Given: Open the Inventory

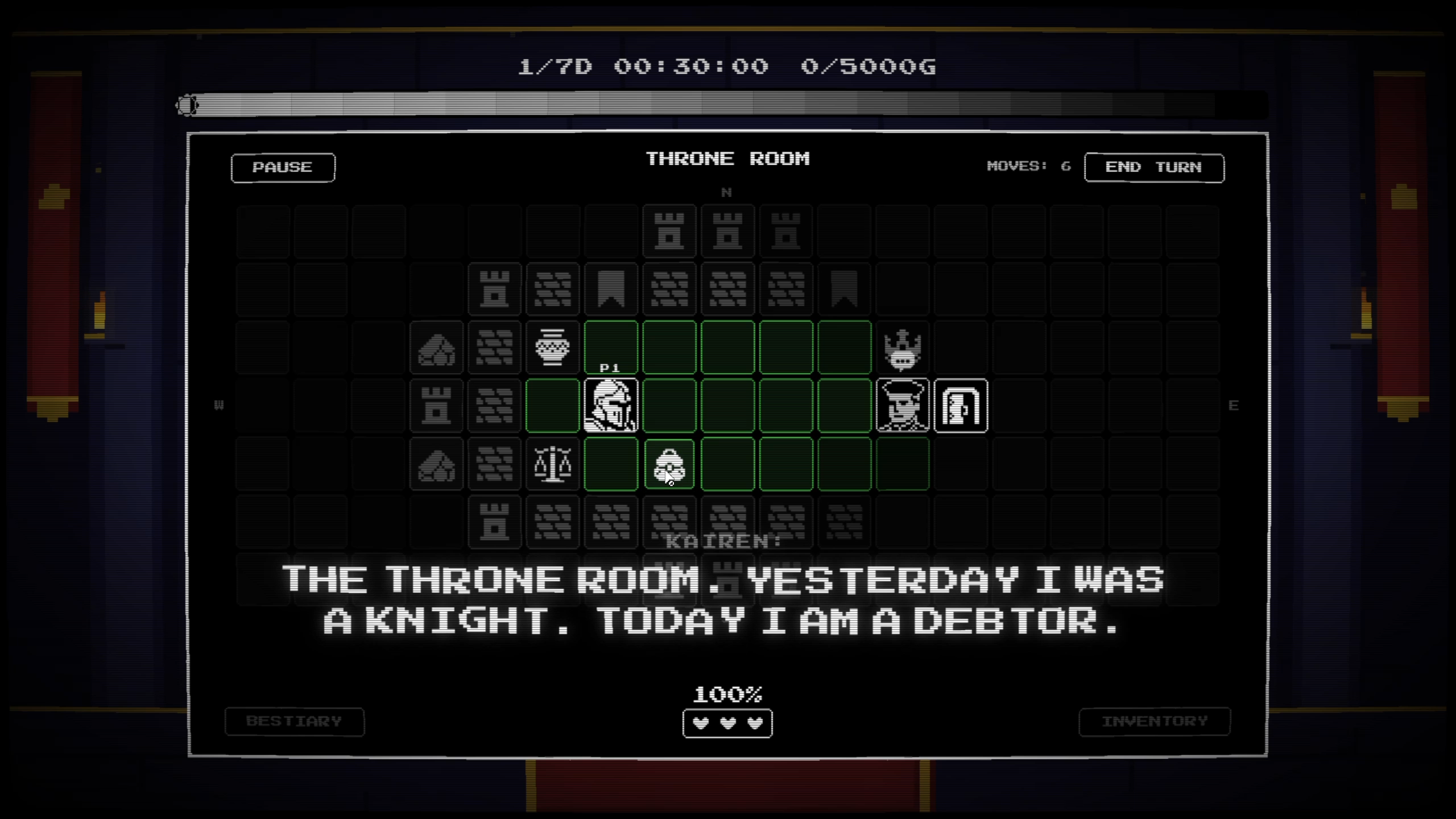Looking at the screenshot, I should point(1155,721).
